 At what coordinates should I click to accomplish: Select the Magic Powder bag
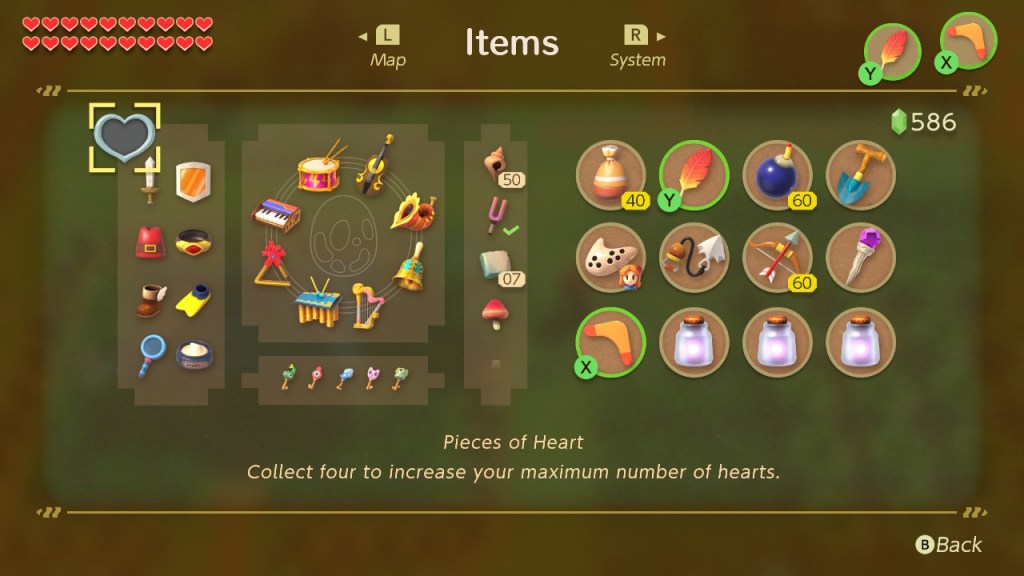(611, 176)
